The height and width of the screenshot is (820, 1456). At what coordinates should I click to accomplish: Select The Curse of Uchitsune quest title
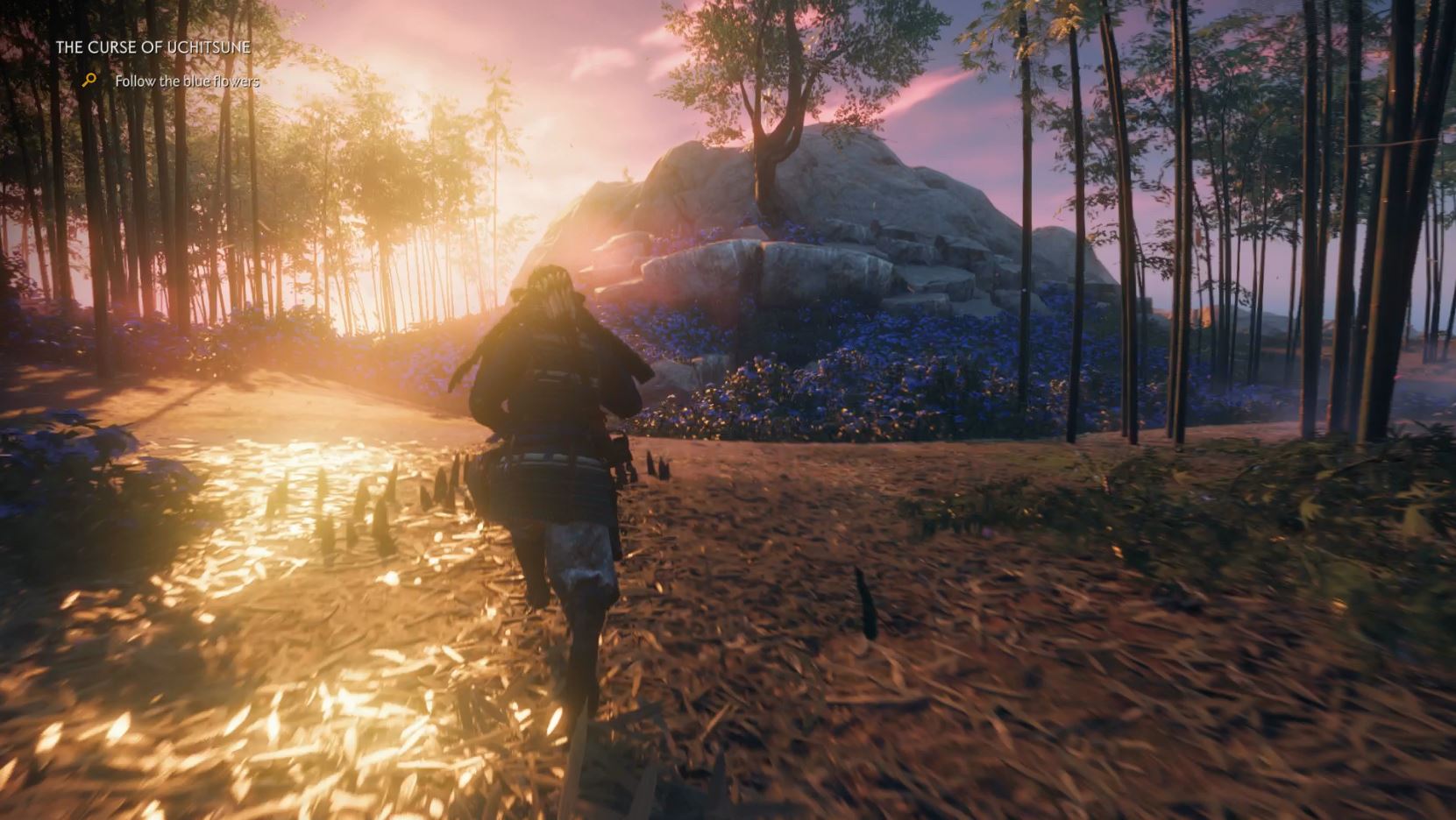[153, 47]
